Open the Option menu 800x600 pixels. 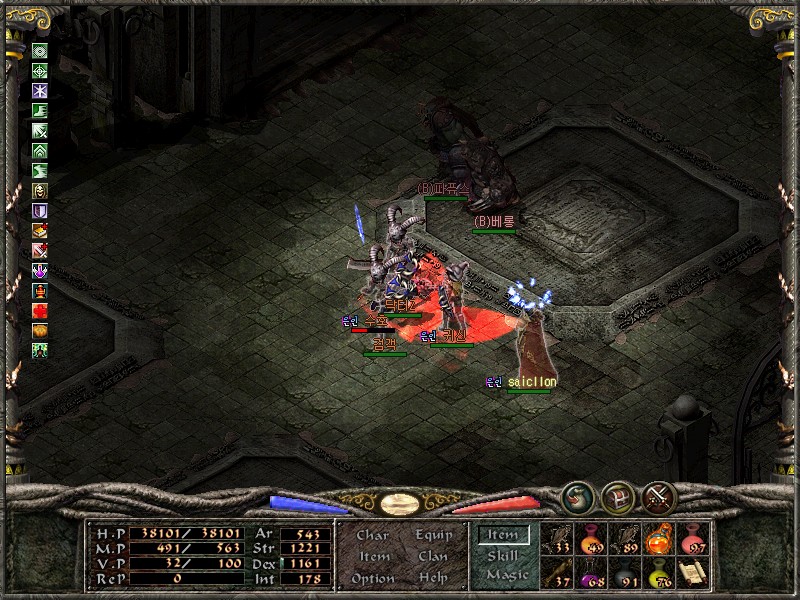click(x=372, y=578)
